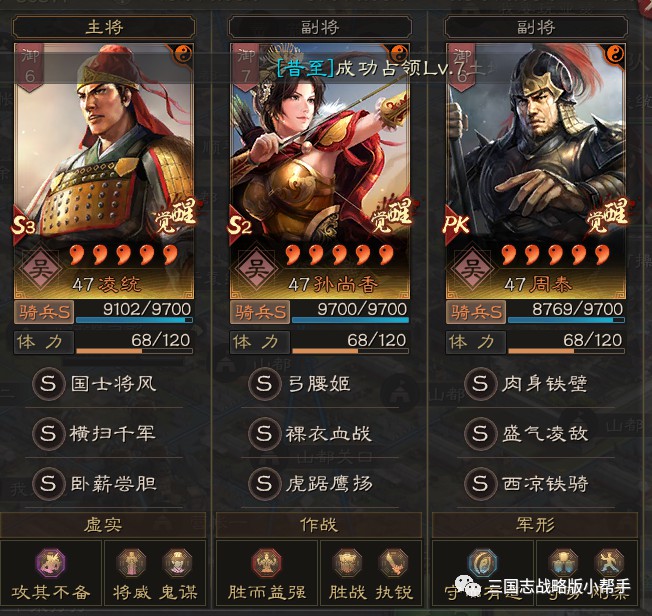Open the 虚实 tactics header
The image size is (652, 616).
click(104, 524)
